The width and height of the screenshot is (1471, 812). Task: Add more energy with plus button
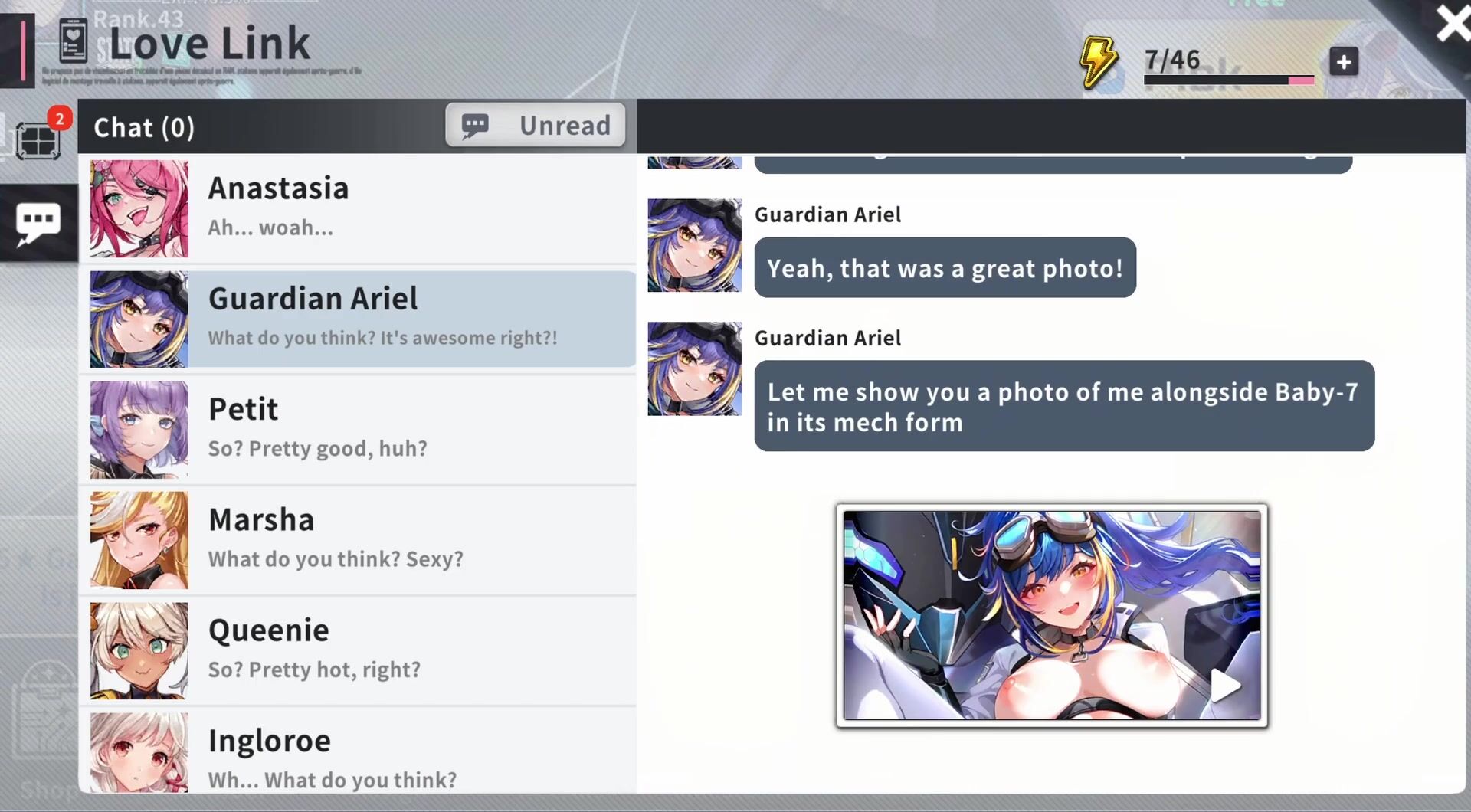[x=1343, y=62]
